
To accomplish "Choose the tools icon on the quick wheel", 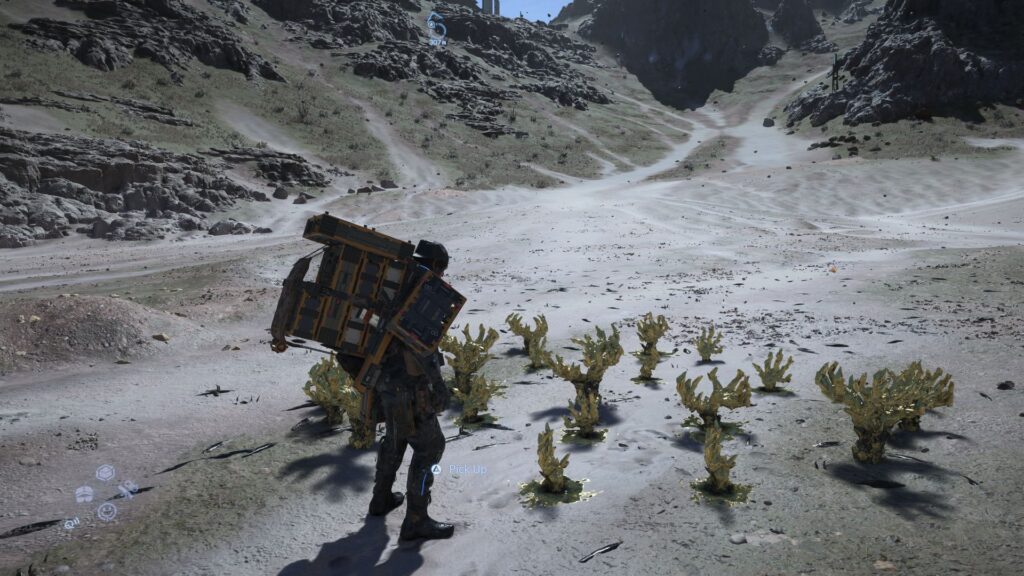I will 127,489.
